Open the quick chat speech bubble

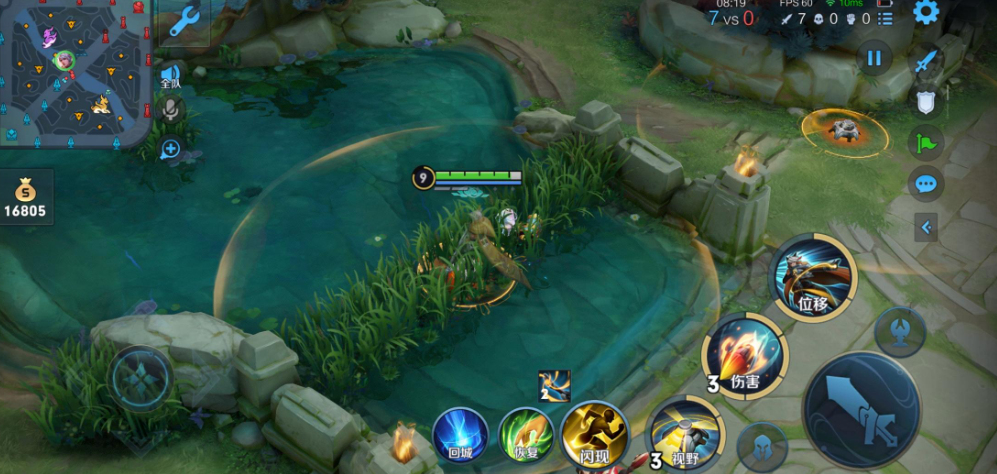click(926, 184)
